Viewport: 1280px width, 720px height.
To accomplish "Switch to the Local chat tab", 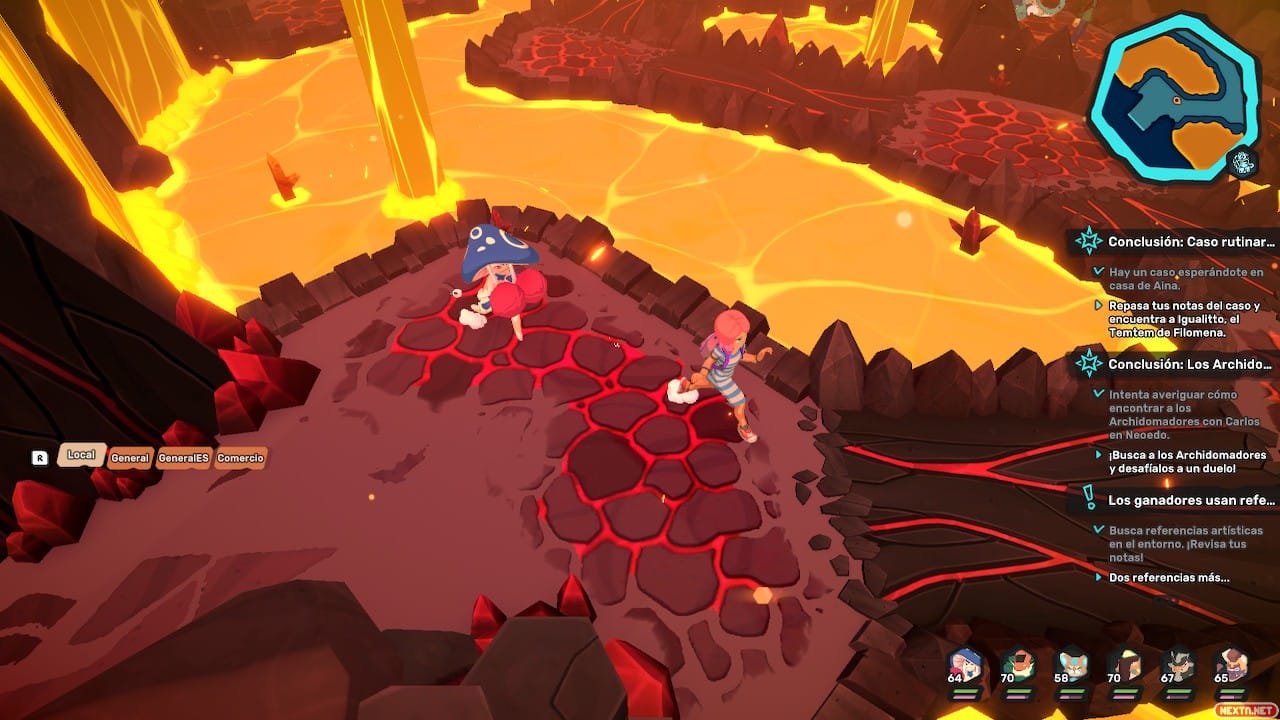I will pos(81,455).
